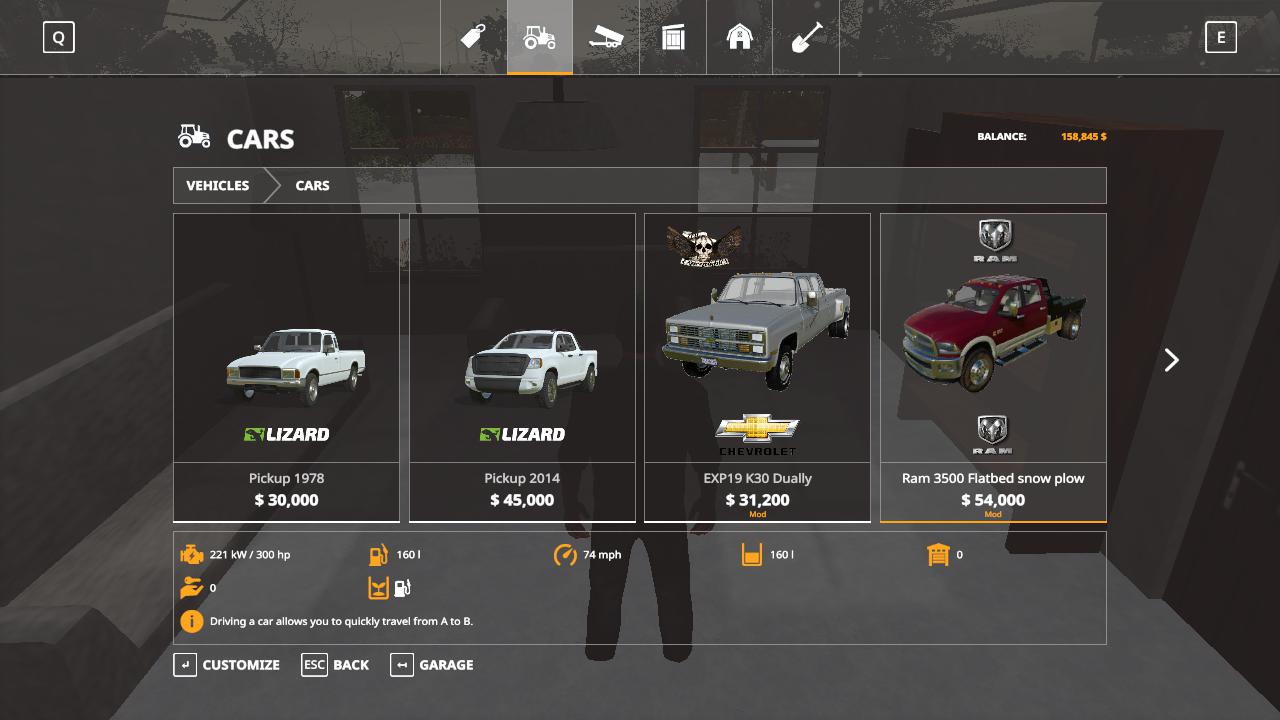
Task: Switch to the barn placeables tab
Action: click(x=740, y=38)
